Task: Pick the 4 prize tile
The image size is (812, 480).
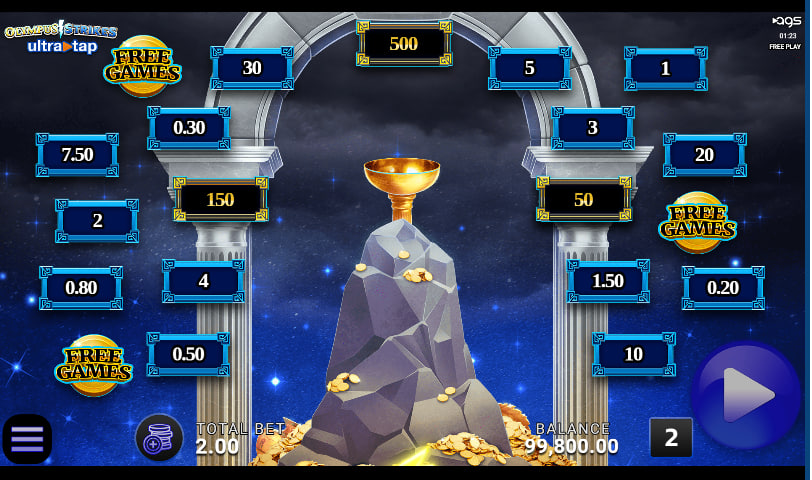Action: pos(204,281)
